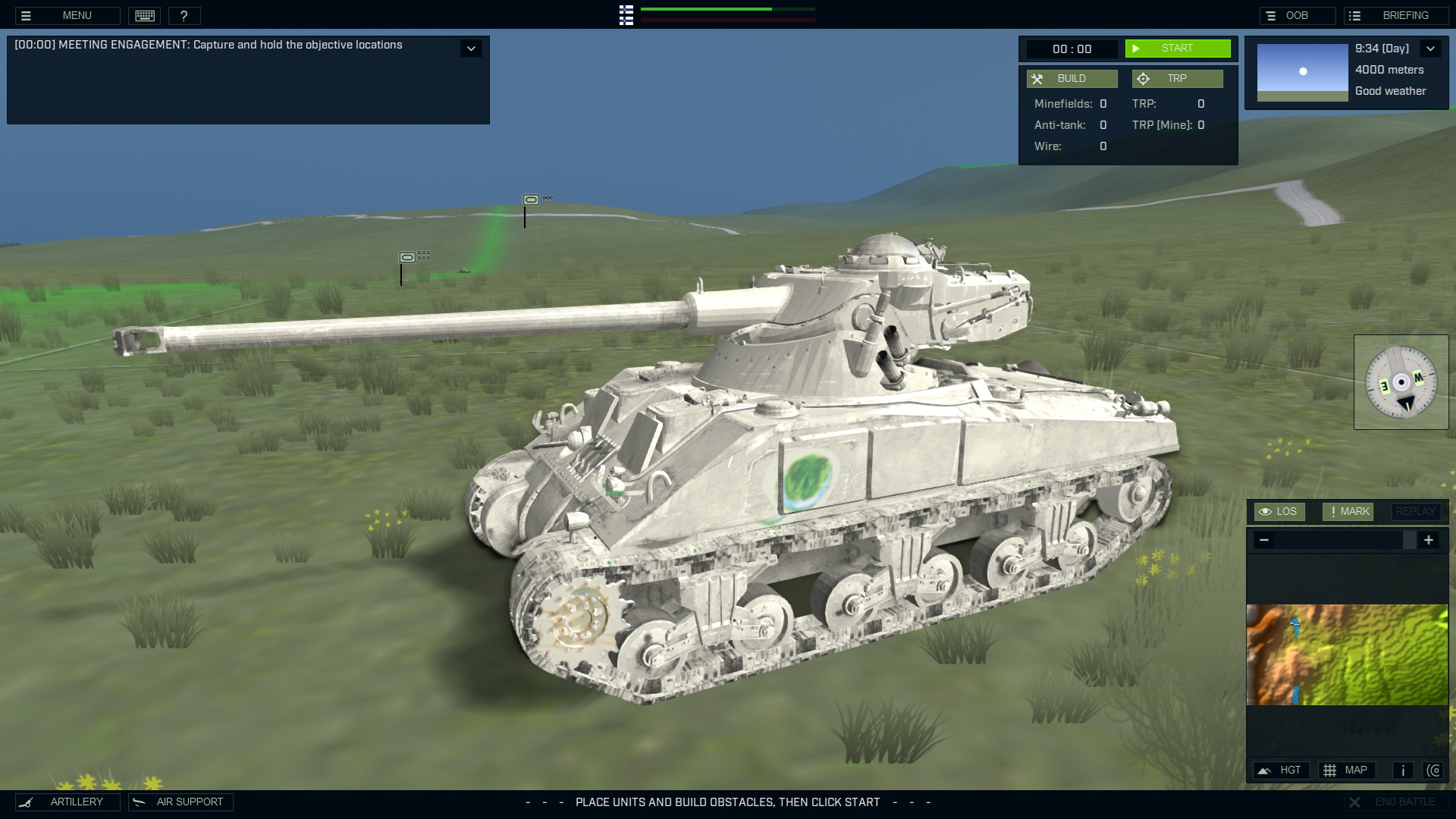
Task: Click the camera centering icon beside the info icon
Action: coord(1435,770)
